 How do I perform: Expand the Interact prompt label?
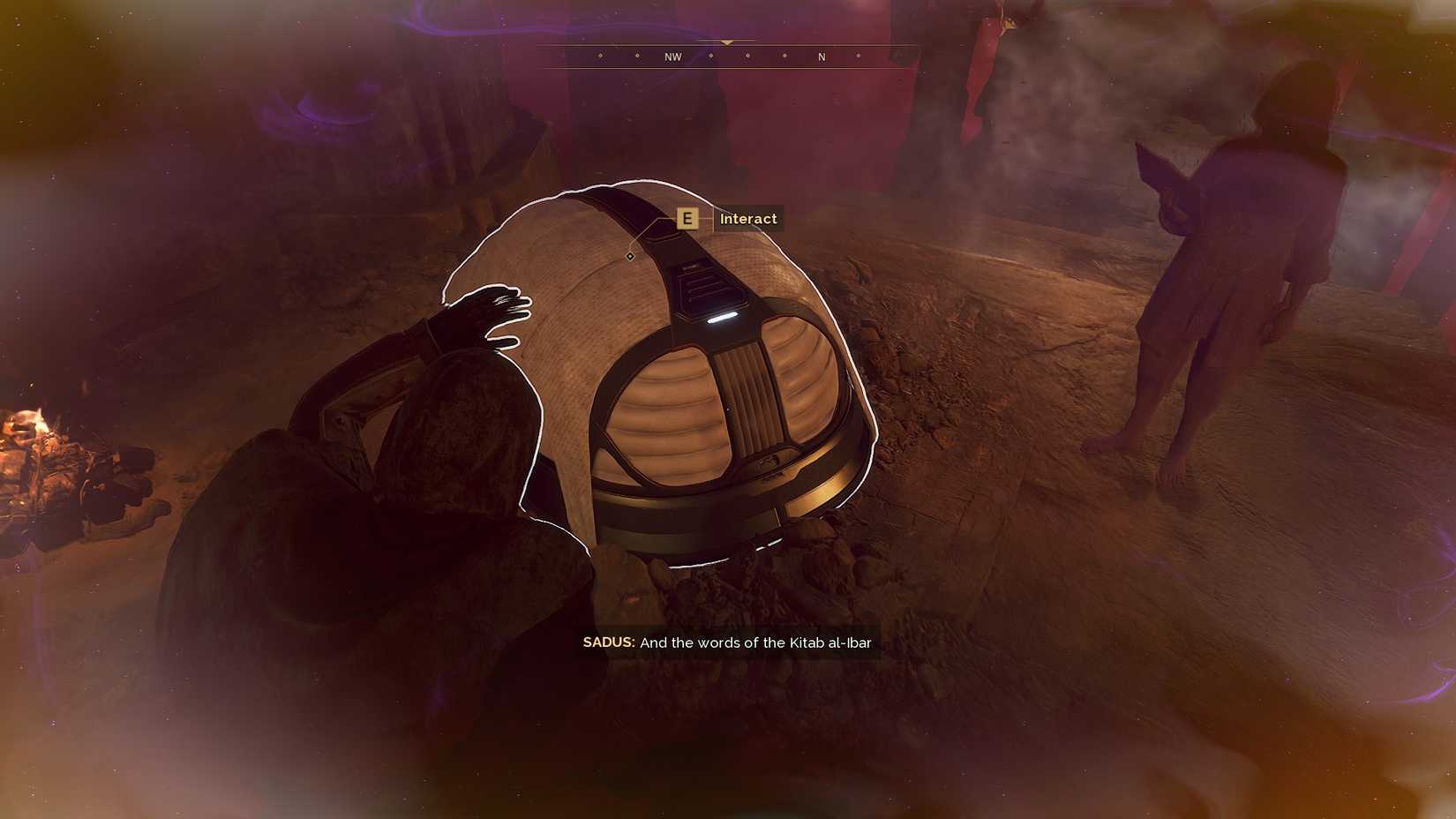coord(747,219)
